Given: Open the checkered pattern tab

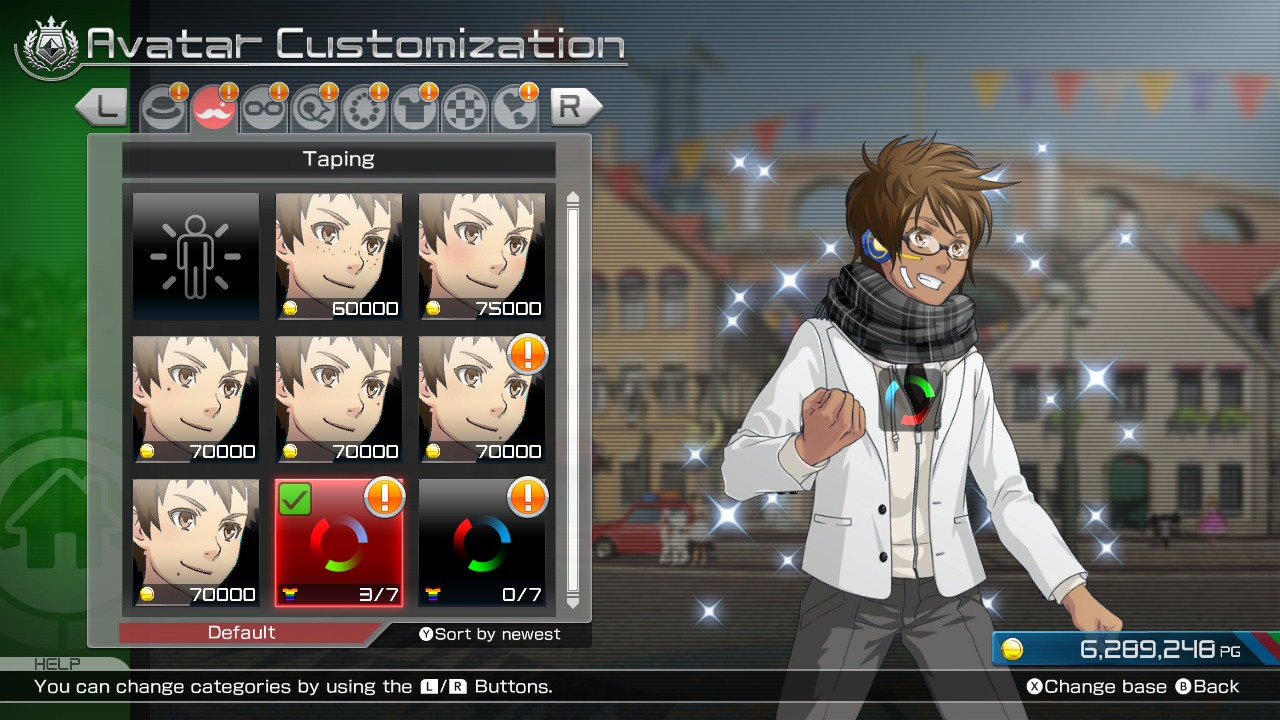Looking at the screenshot, I should 464,109.
